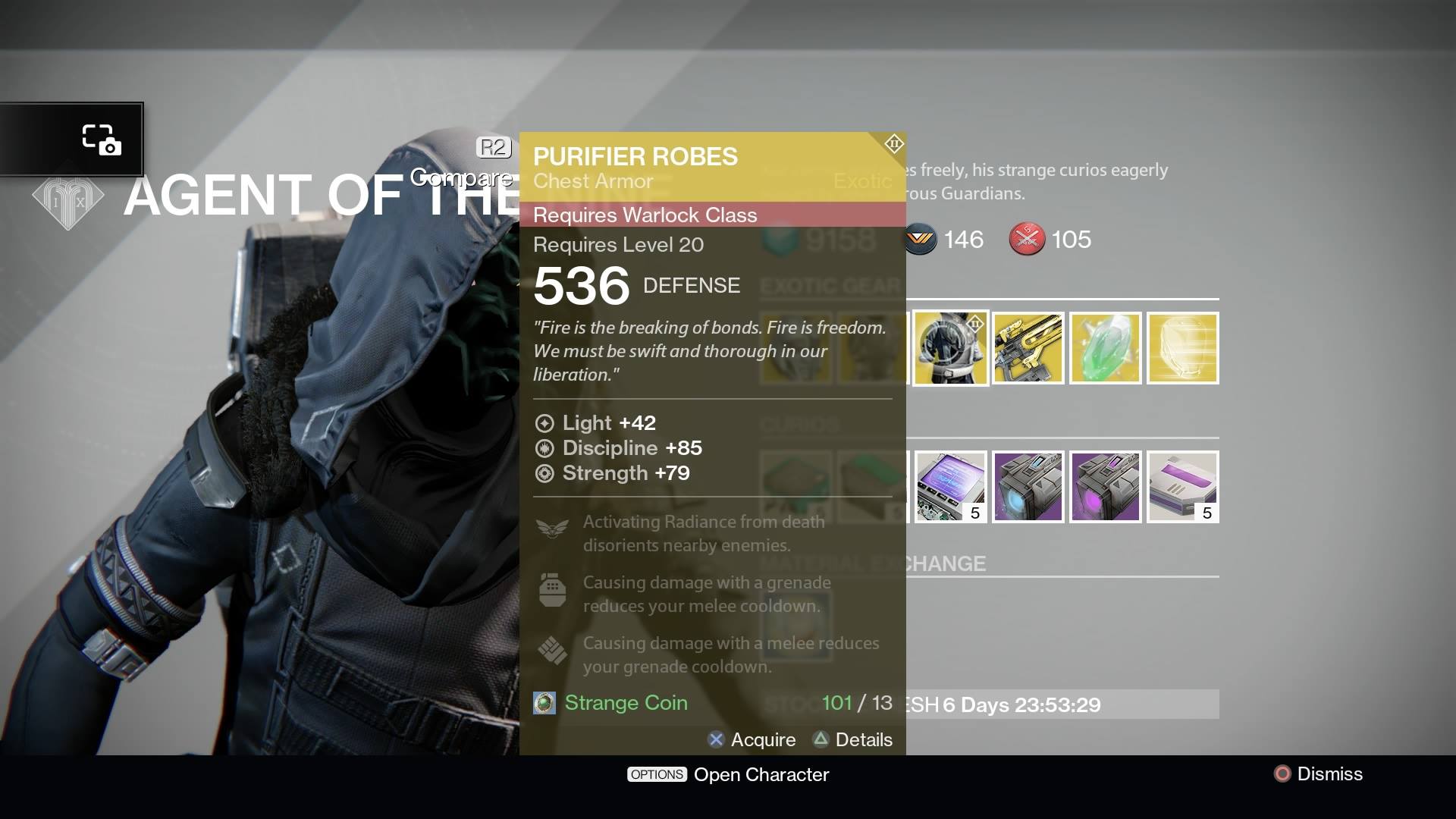Select the exotic helmet engram icon
This screenshot has height=819, width=1456.
point(1183,348)
